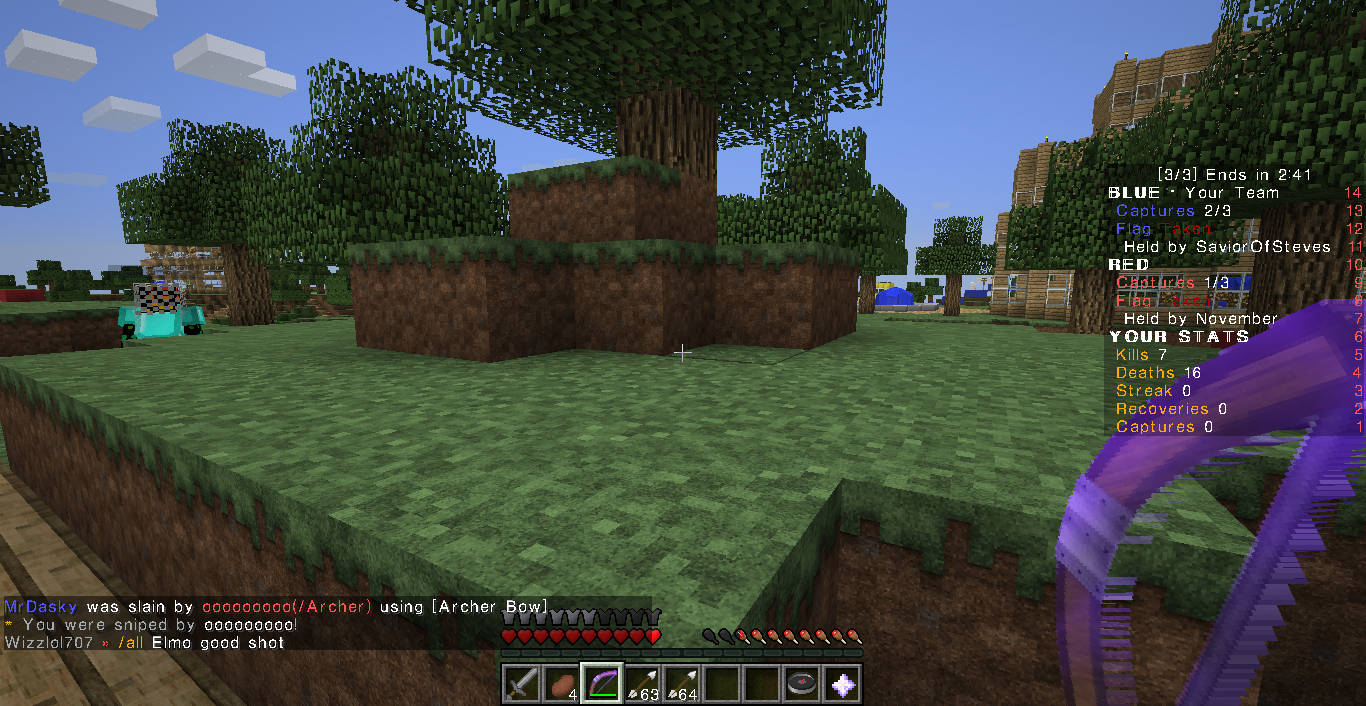This screenshot has height=706, width=1366.
Task: Pick the compass hotbar slot
Action: (x=801, y=684)
